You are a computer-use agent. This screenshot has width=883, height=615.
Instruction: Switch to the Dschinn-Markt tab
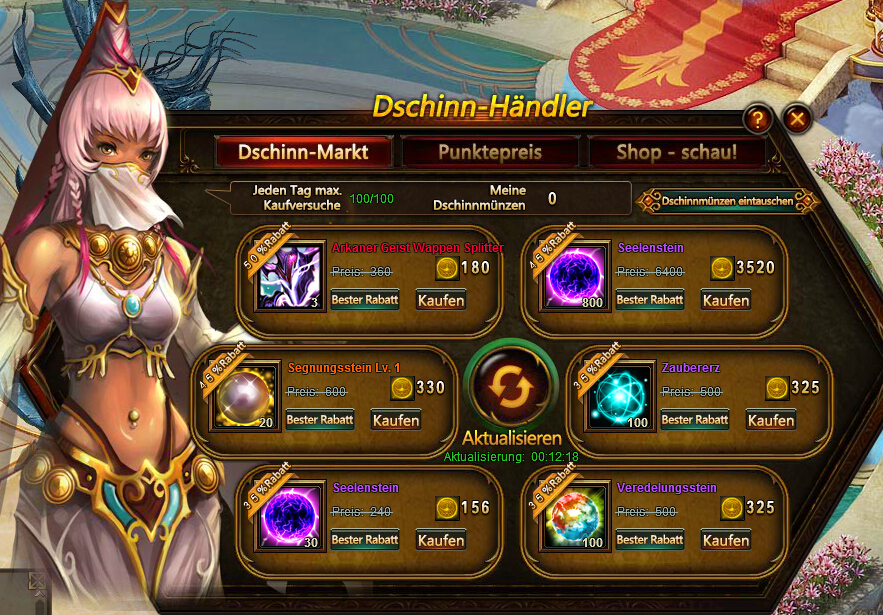[x=303, y=153]
